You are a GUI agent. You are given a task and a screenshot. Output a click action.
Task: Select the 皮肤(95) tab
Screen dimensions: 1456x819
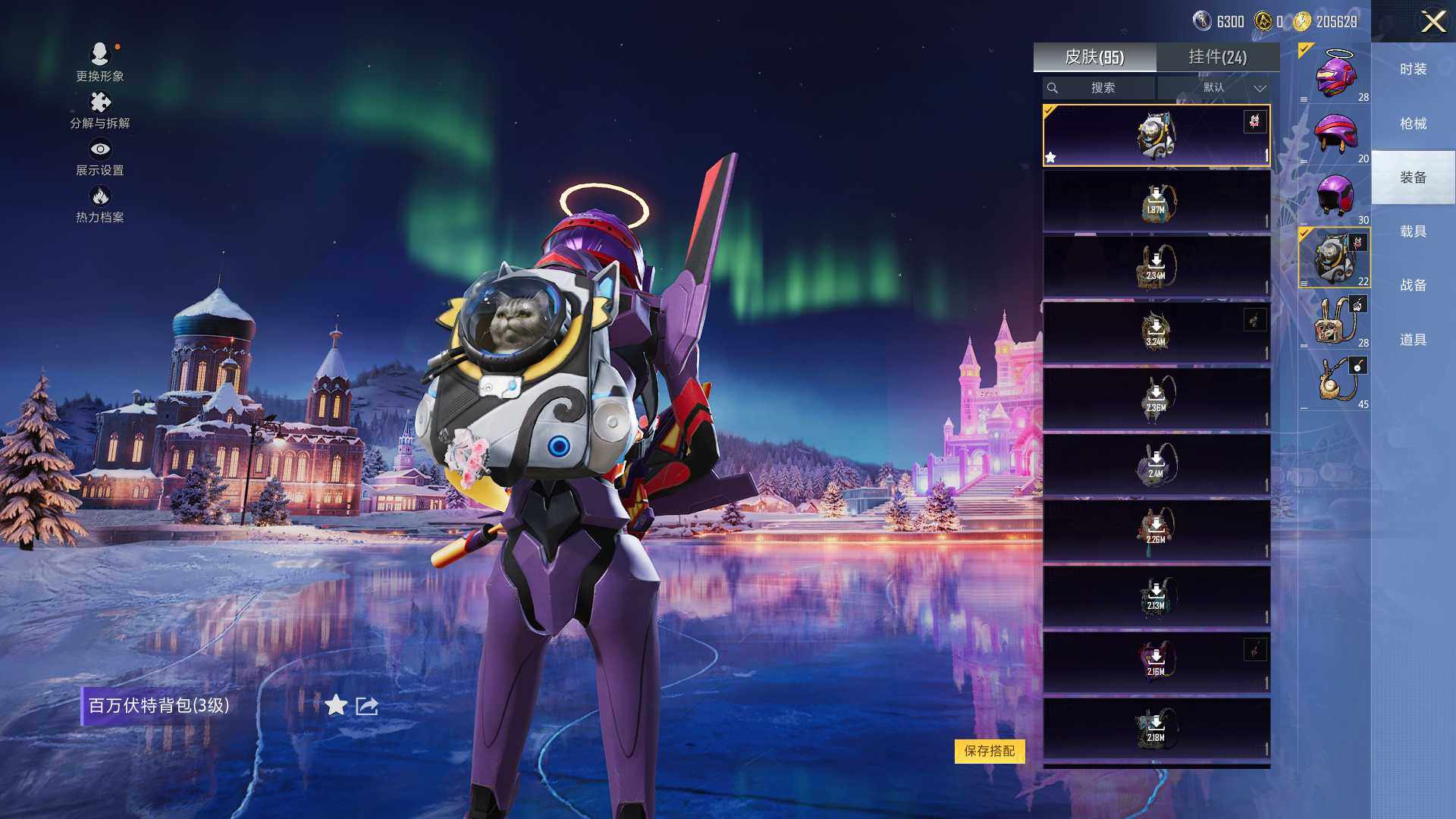pyautogui.click(x=1094, y=57)
